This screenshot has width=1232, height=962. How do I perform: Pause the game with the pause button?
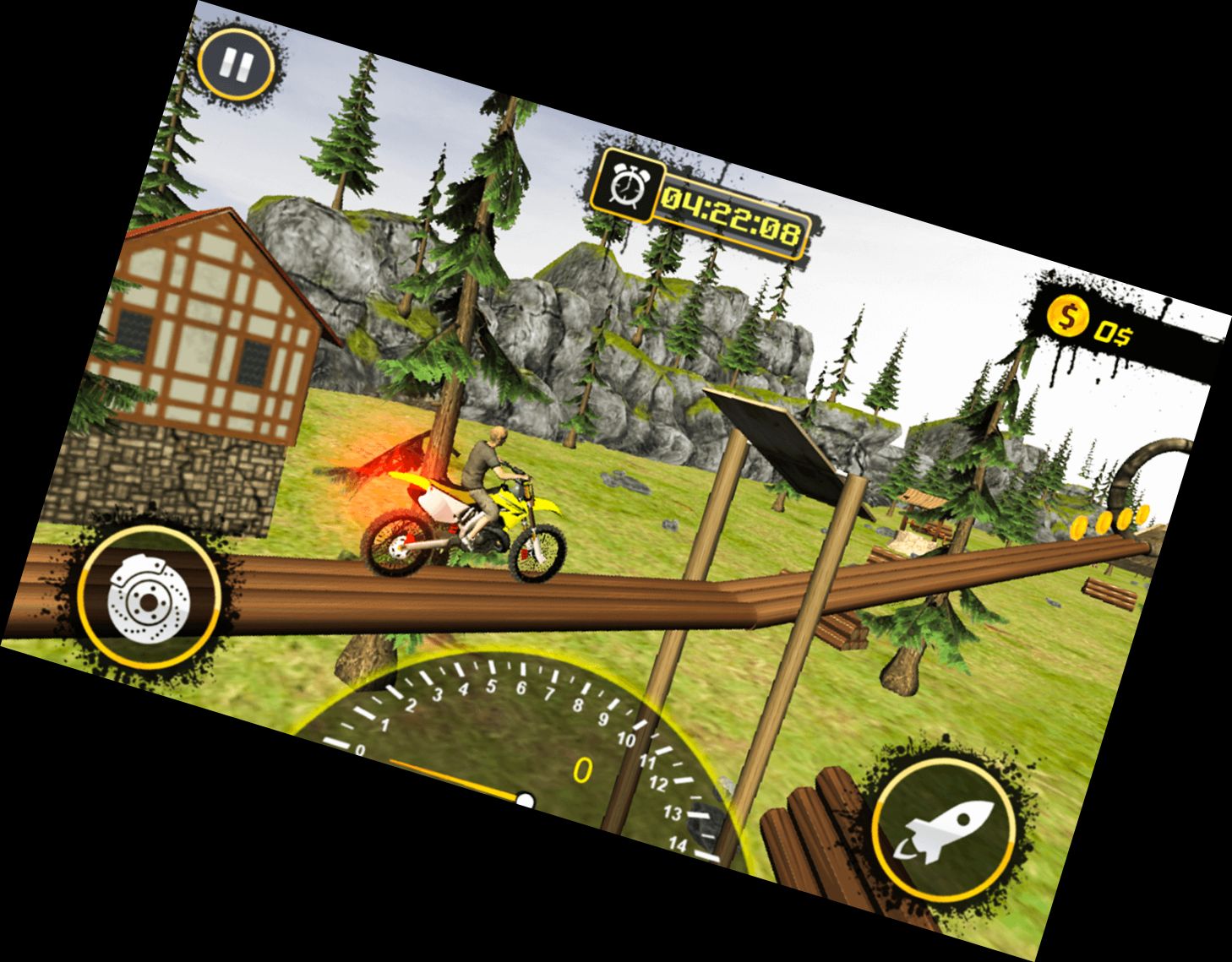[236, 64]
